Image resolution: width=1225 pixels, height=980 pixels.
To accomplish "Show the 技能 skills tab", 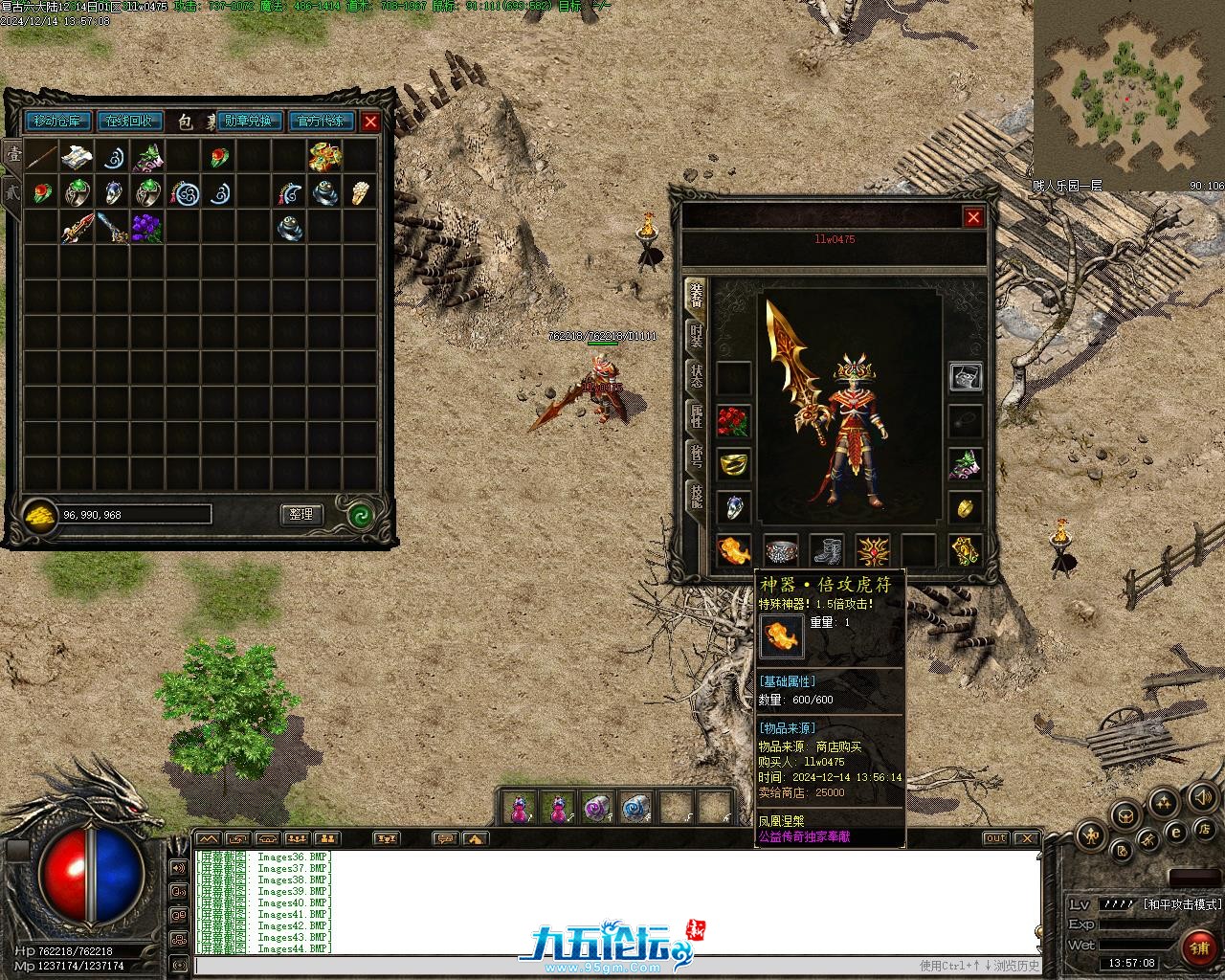I will pos(696,495).
